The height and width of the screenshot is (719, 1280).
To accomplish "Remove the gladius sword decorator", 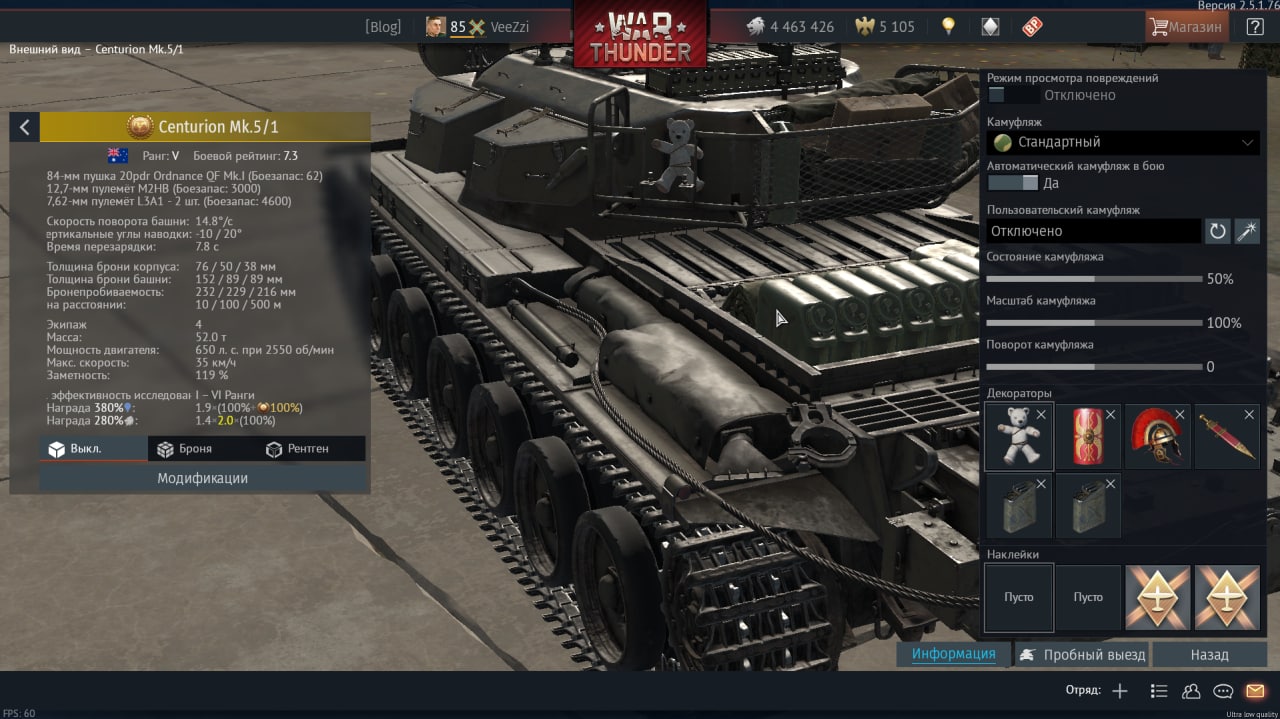I will (1249, 414).
